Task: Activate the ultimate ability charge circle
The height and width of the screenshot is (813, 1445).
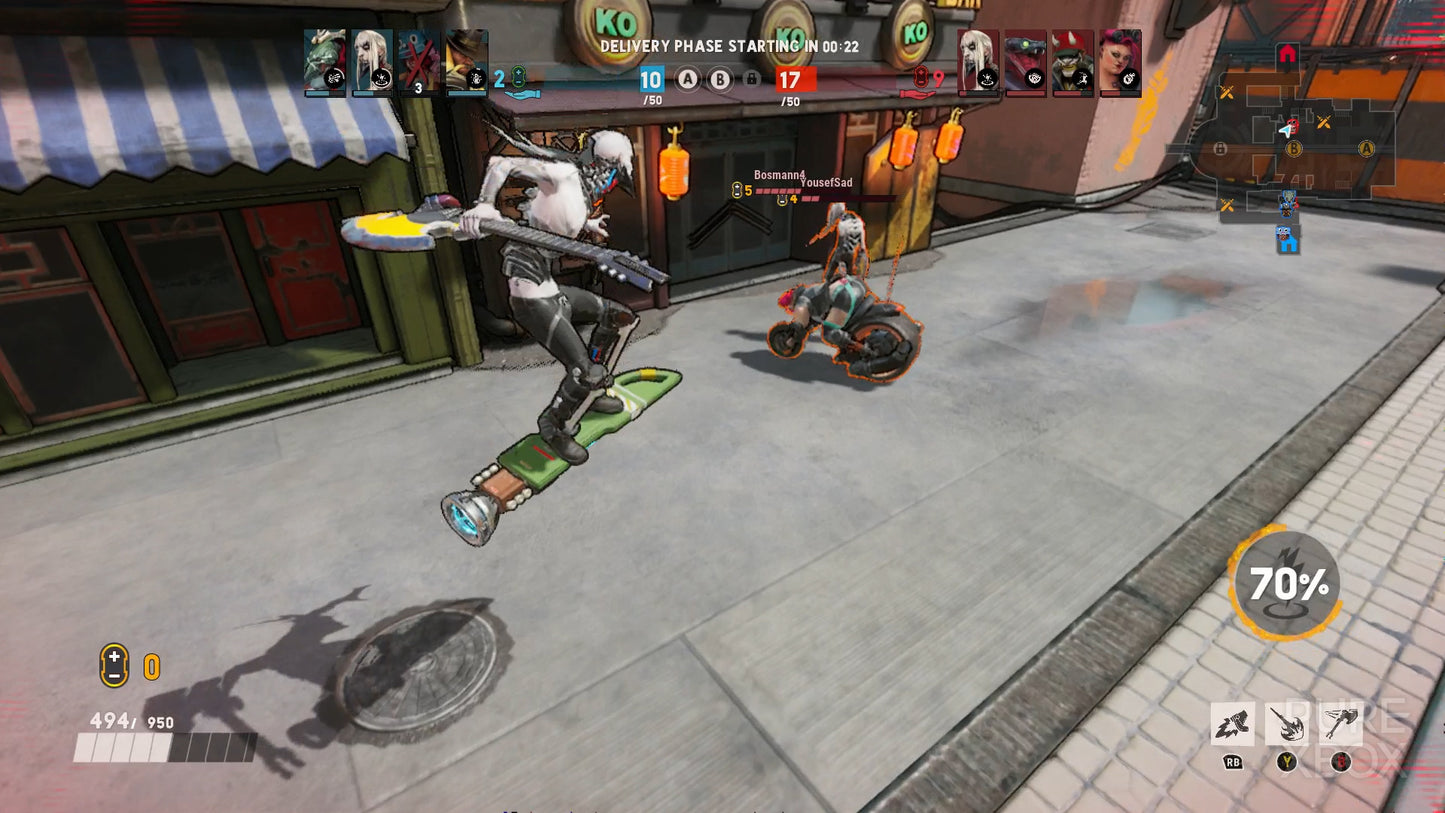Action: (1285, 582)
